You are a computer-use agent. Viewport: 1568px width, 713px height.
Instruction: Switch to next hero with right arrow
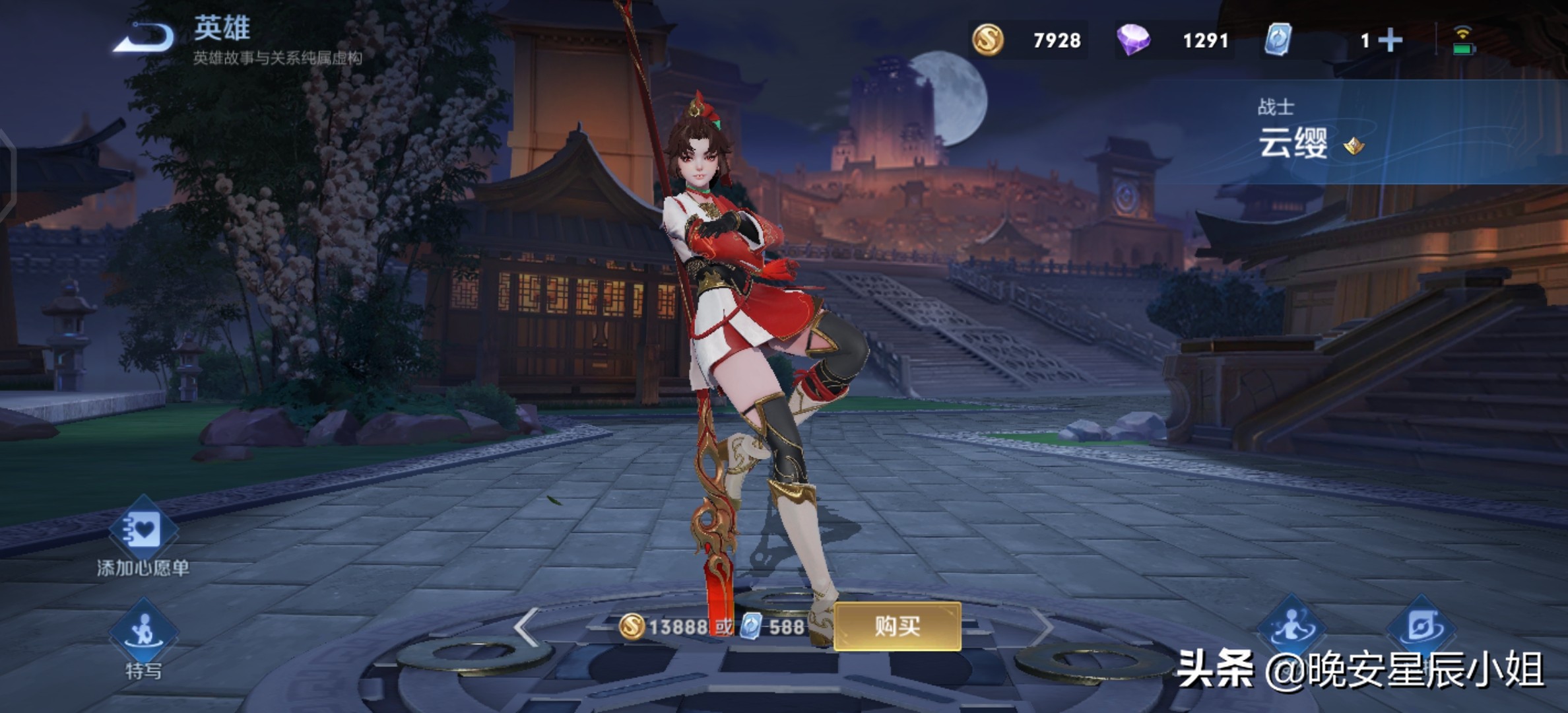click(x=1043, y=626)
